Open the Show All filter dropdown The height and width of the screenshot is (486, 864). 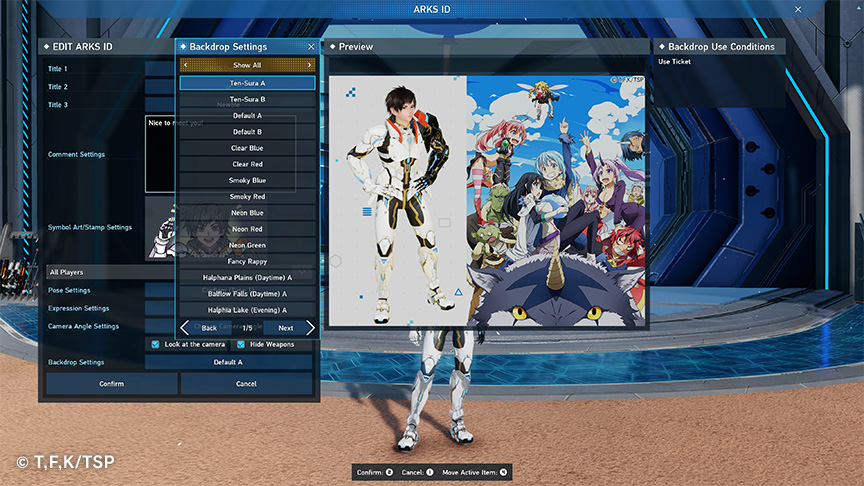click(x=247, y=65)
